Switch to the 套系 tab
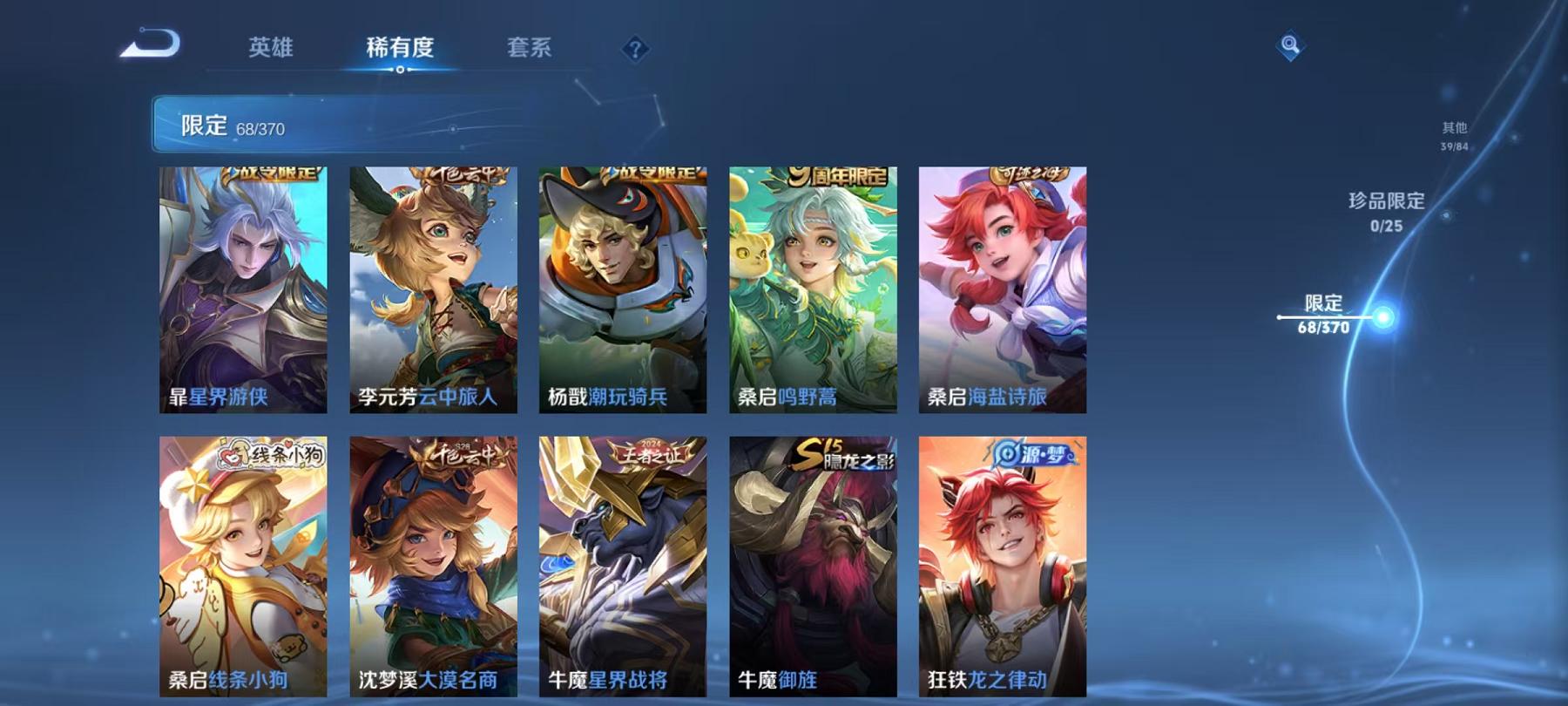The image size is (1568, 706). [x=531, y=50]
